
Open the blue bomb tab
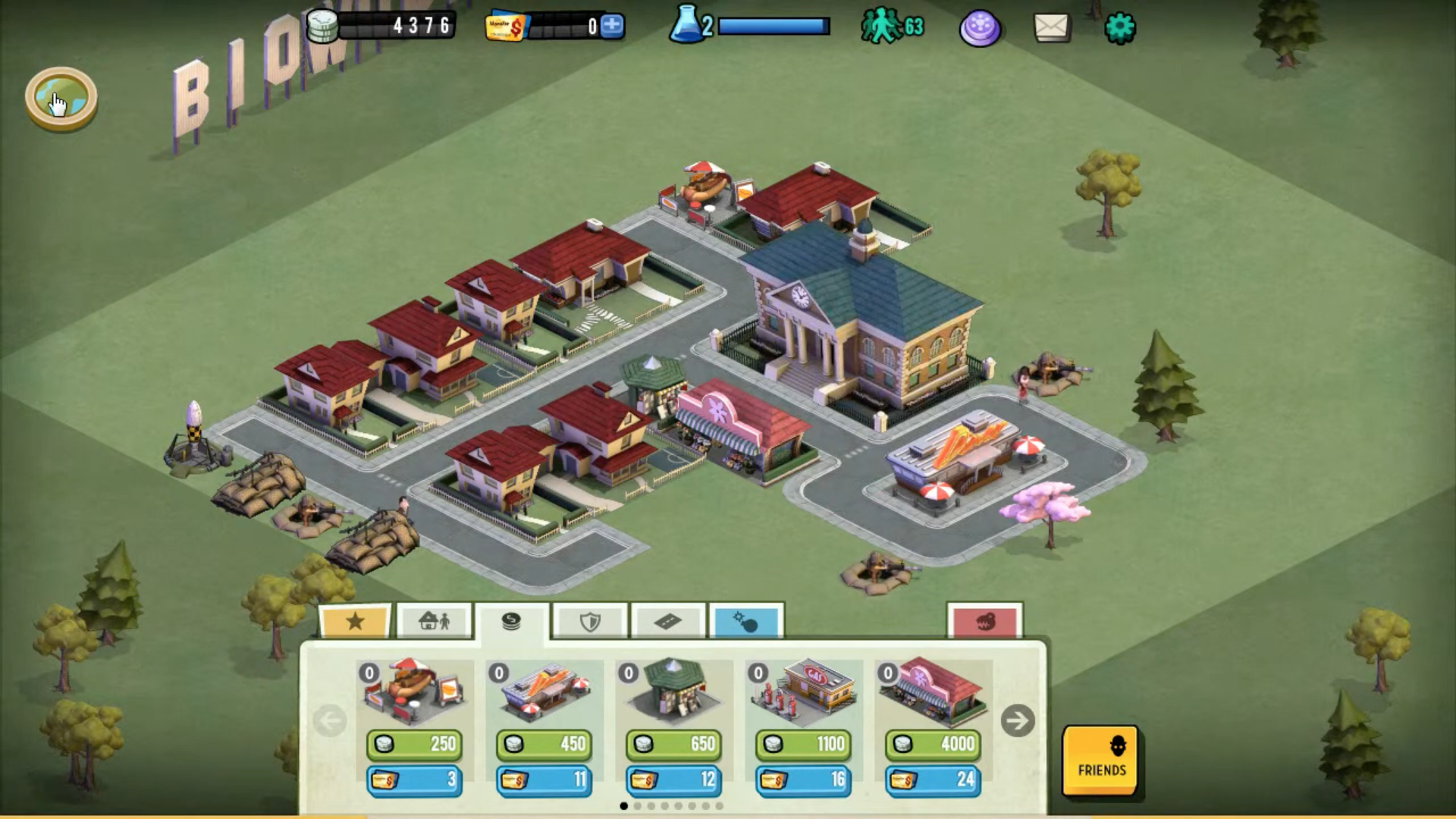tap(745, 622)
